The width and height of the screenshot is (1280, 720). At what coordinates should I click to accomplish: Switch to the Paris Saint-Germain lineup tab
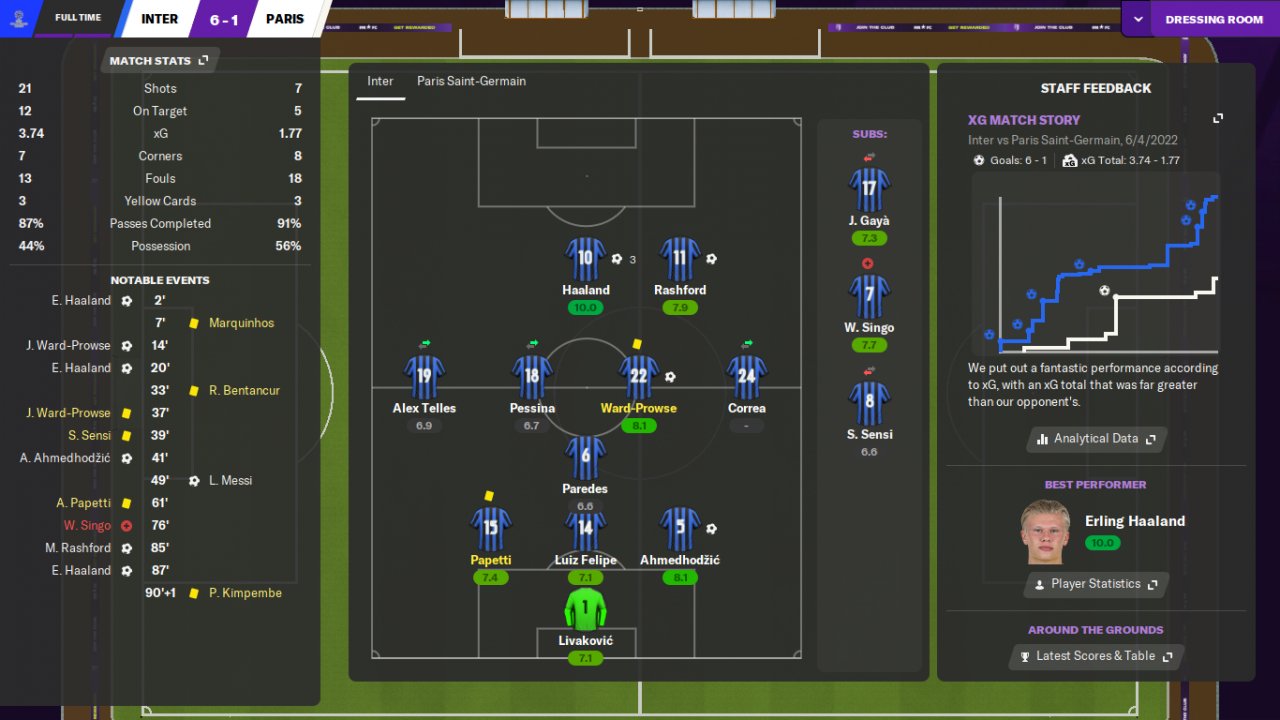click(x=471, y=81)
